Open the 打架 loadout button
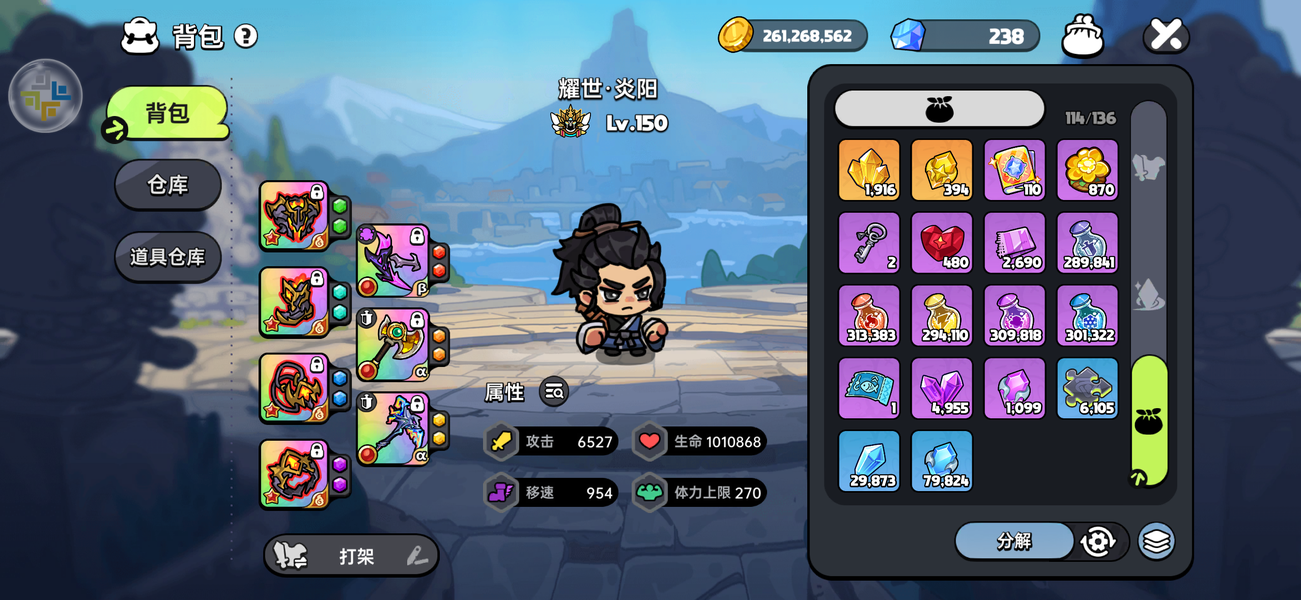This screenshot has width=1301, height=600. [x=351, y=556]
